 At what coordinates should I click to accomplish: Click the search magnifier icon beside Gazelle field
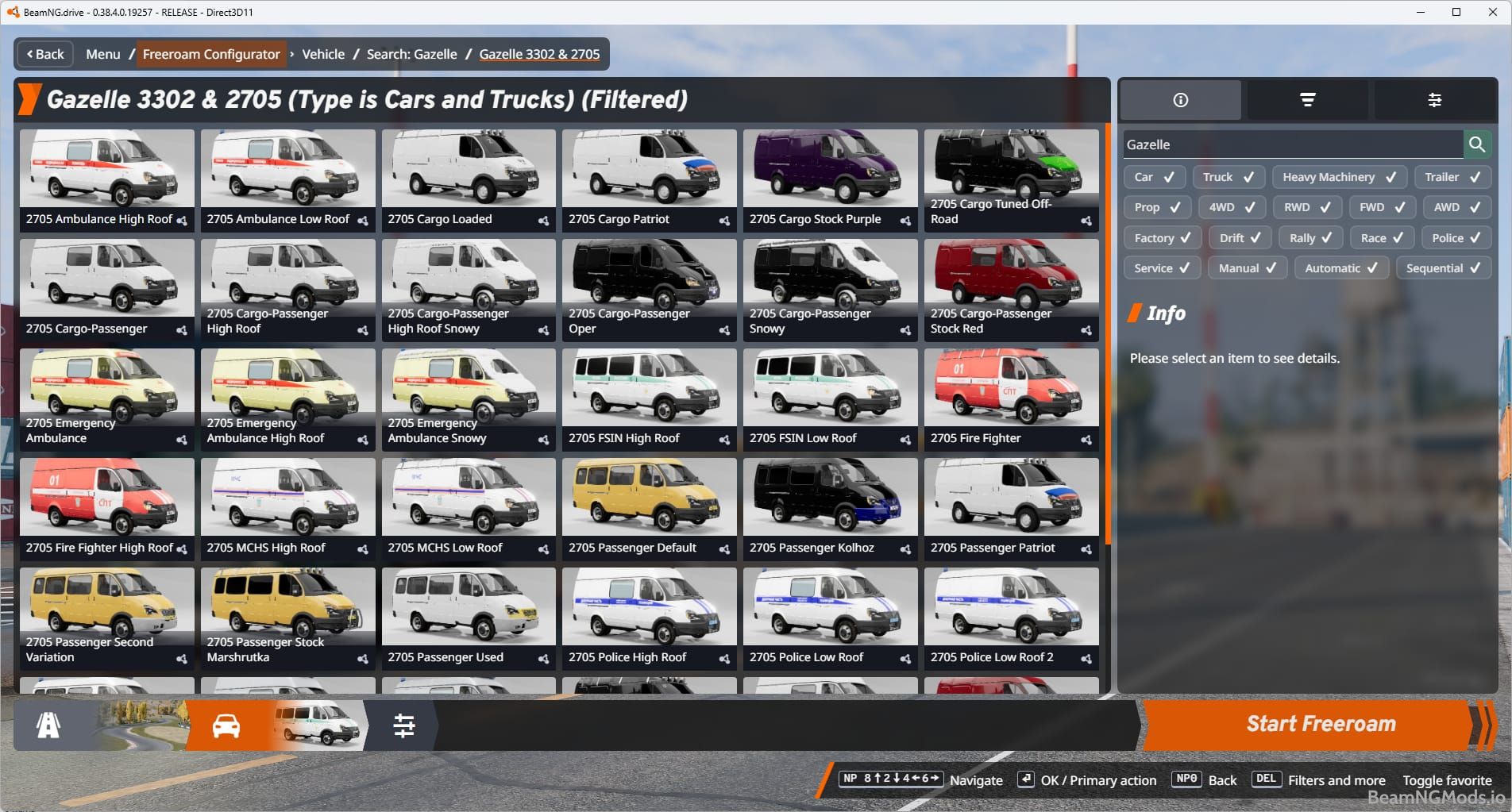coord(1478,144)
